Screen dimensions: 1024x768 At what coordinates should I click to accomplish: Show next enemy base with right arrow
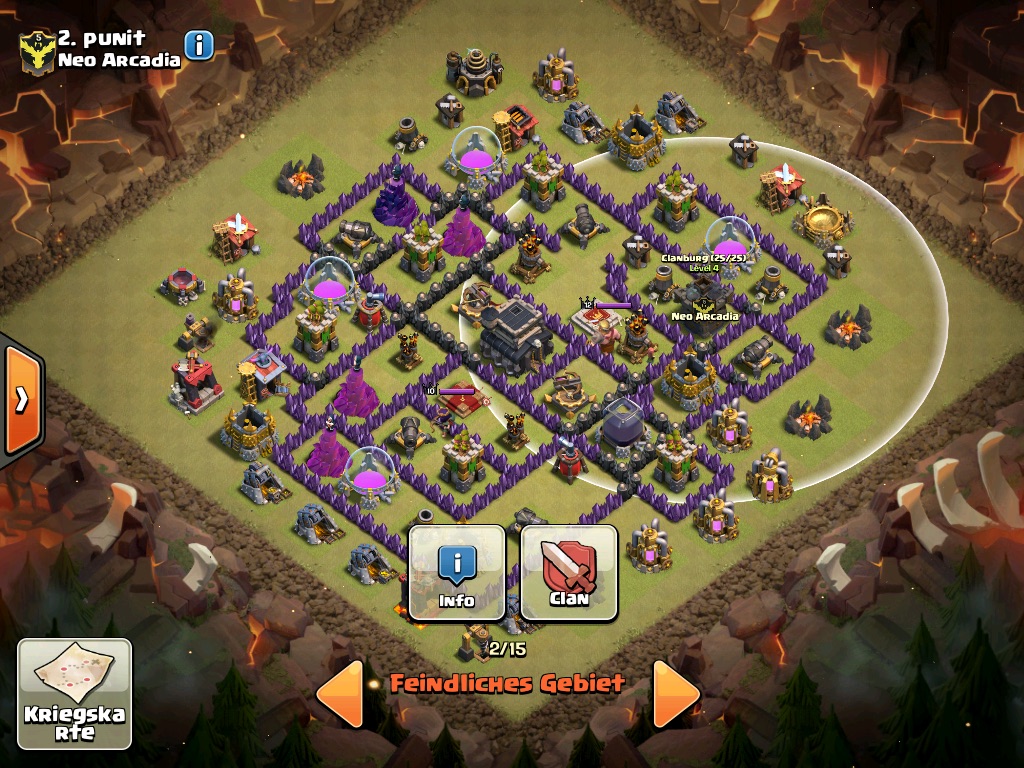(x=675, y=693)
